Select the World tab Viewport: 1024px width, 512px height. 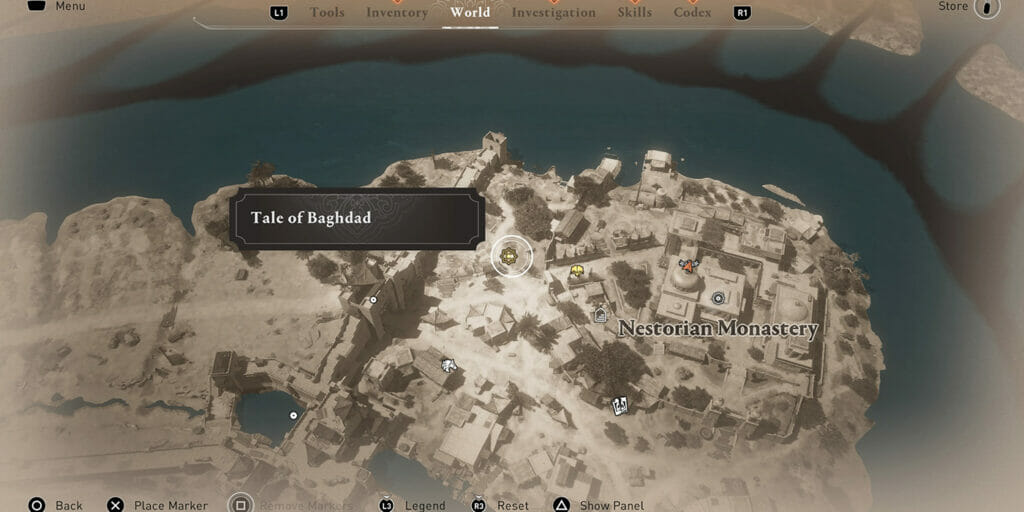(470, 13)
